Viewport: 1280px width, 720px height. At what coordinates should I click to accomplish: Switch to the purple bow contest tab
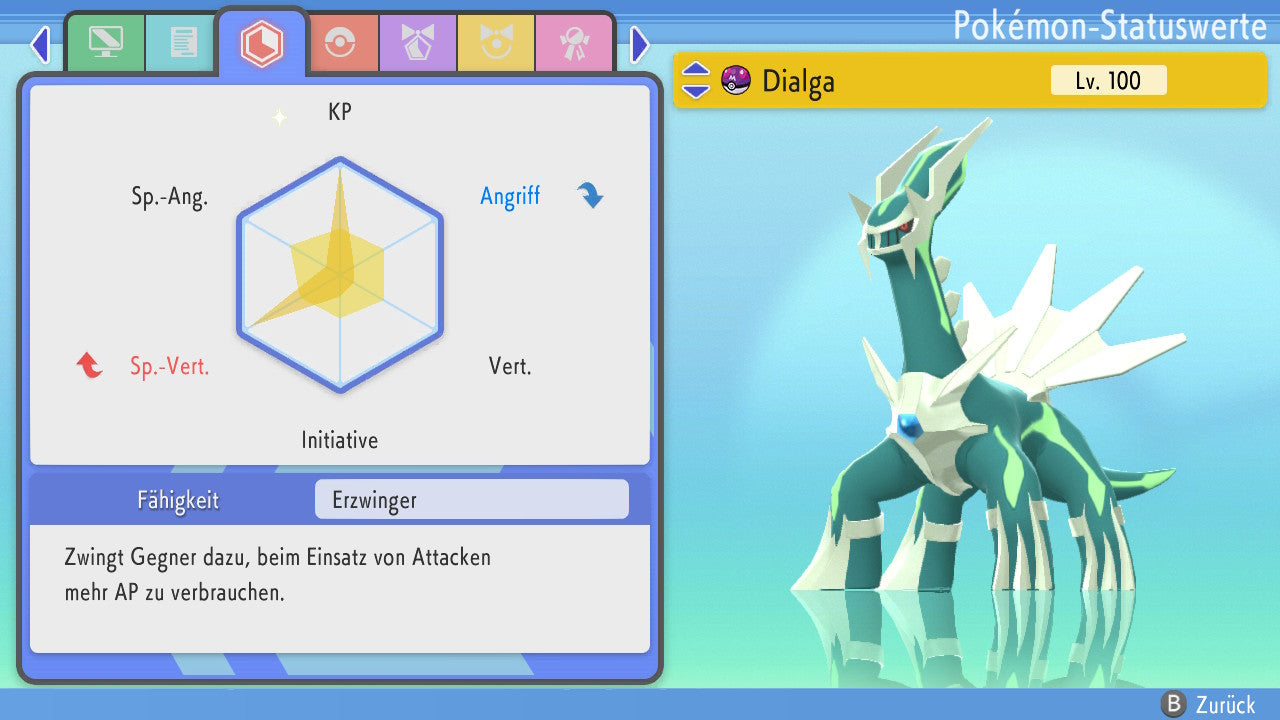click(418, 42)
